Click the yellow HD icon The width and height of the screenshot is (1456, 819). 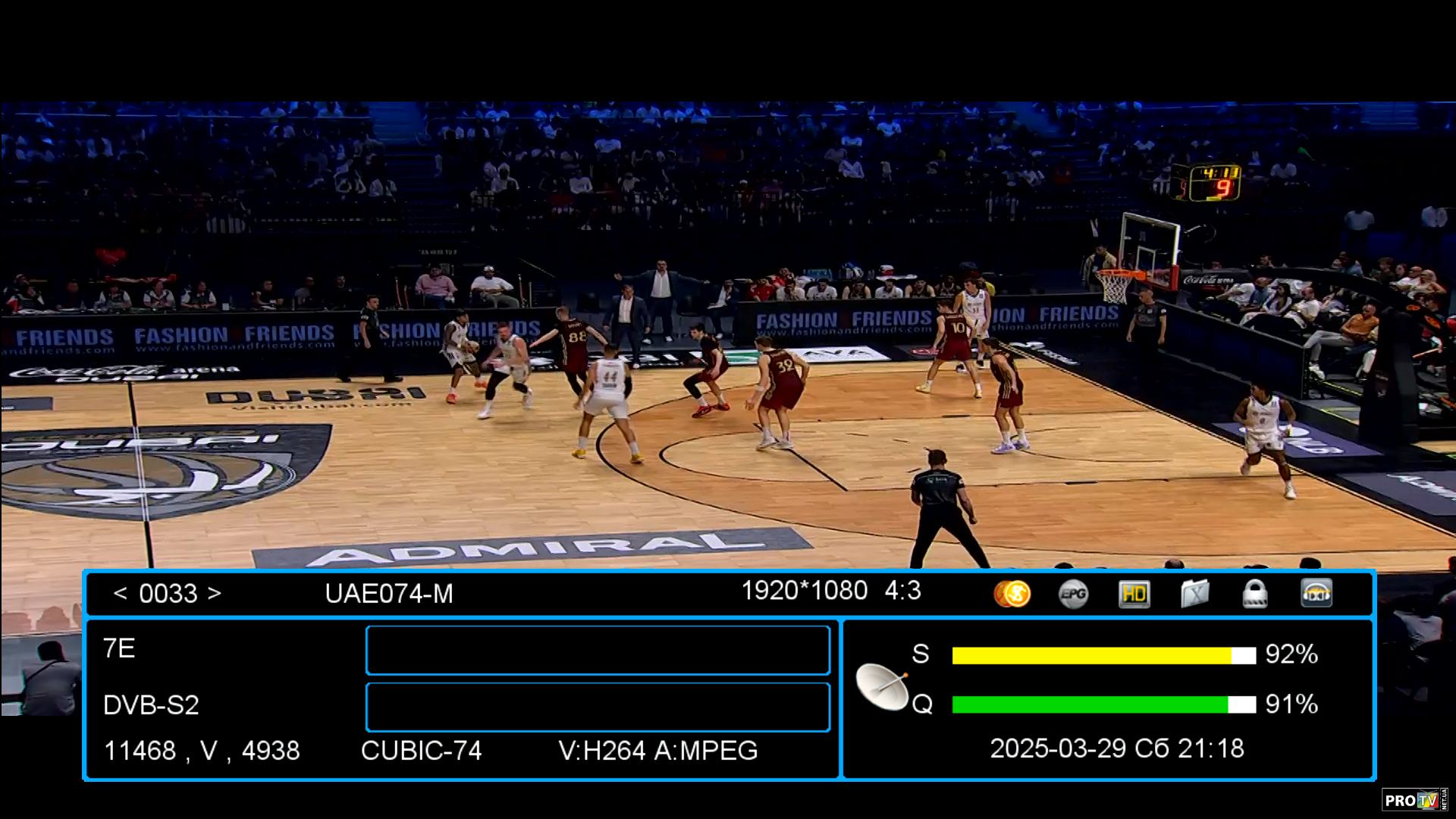[x=1134, y=594]
